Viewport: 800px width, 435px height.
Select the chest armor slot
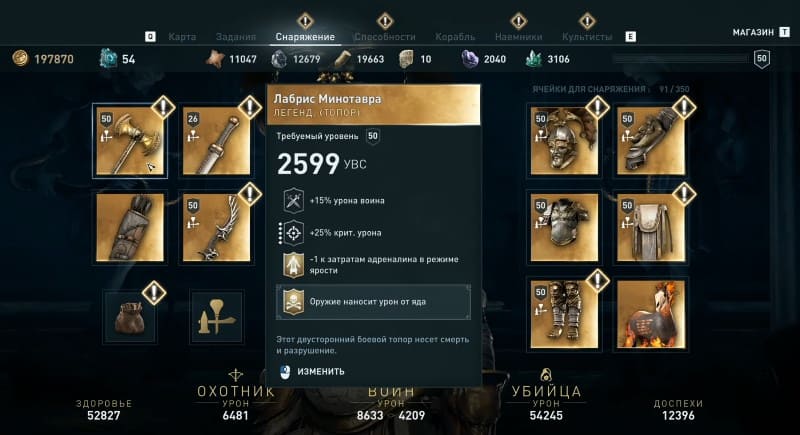563,227
